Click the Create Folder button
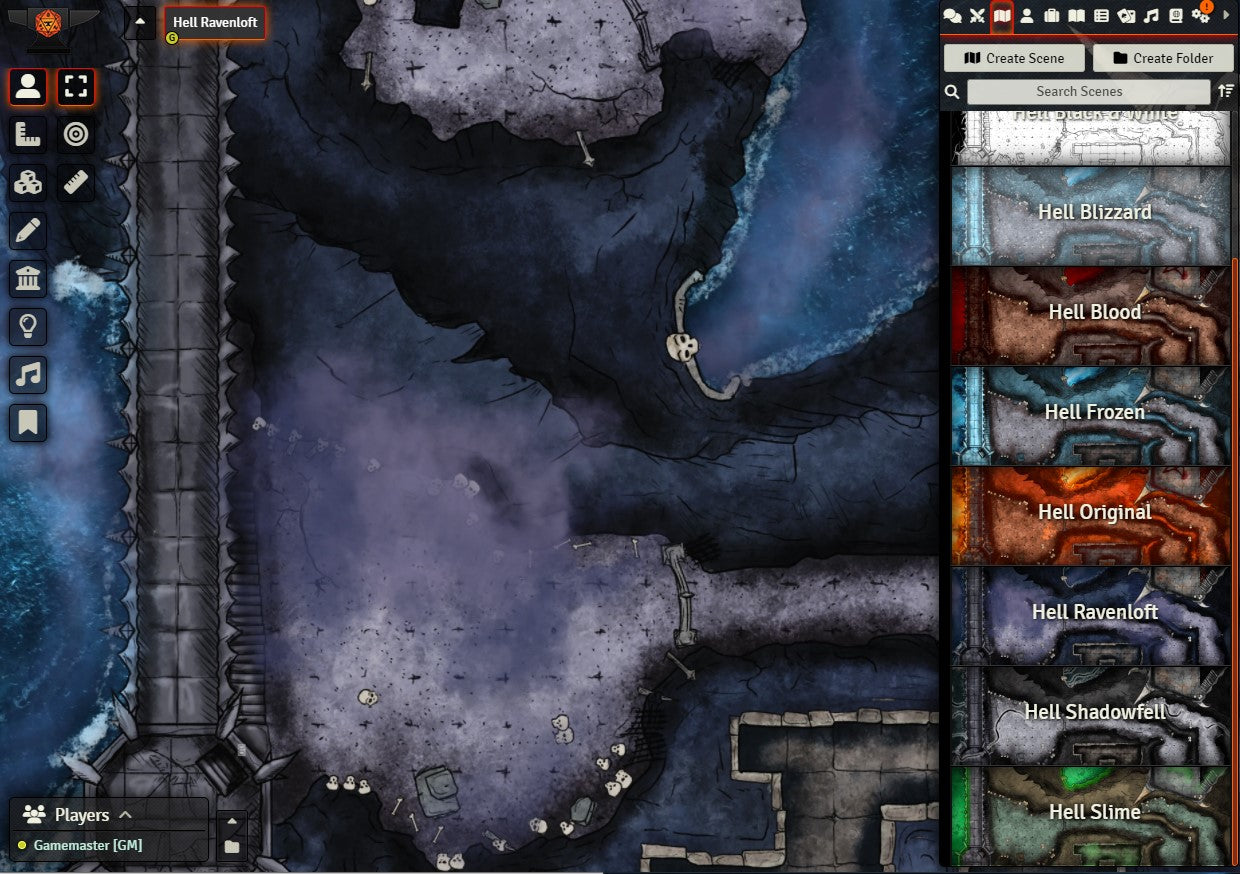 coord(1162,58)
